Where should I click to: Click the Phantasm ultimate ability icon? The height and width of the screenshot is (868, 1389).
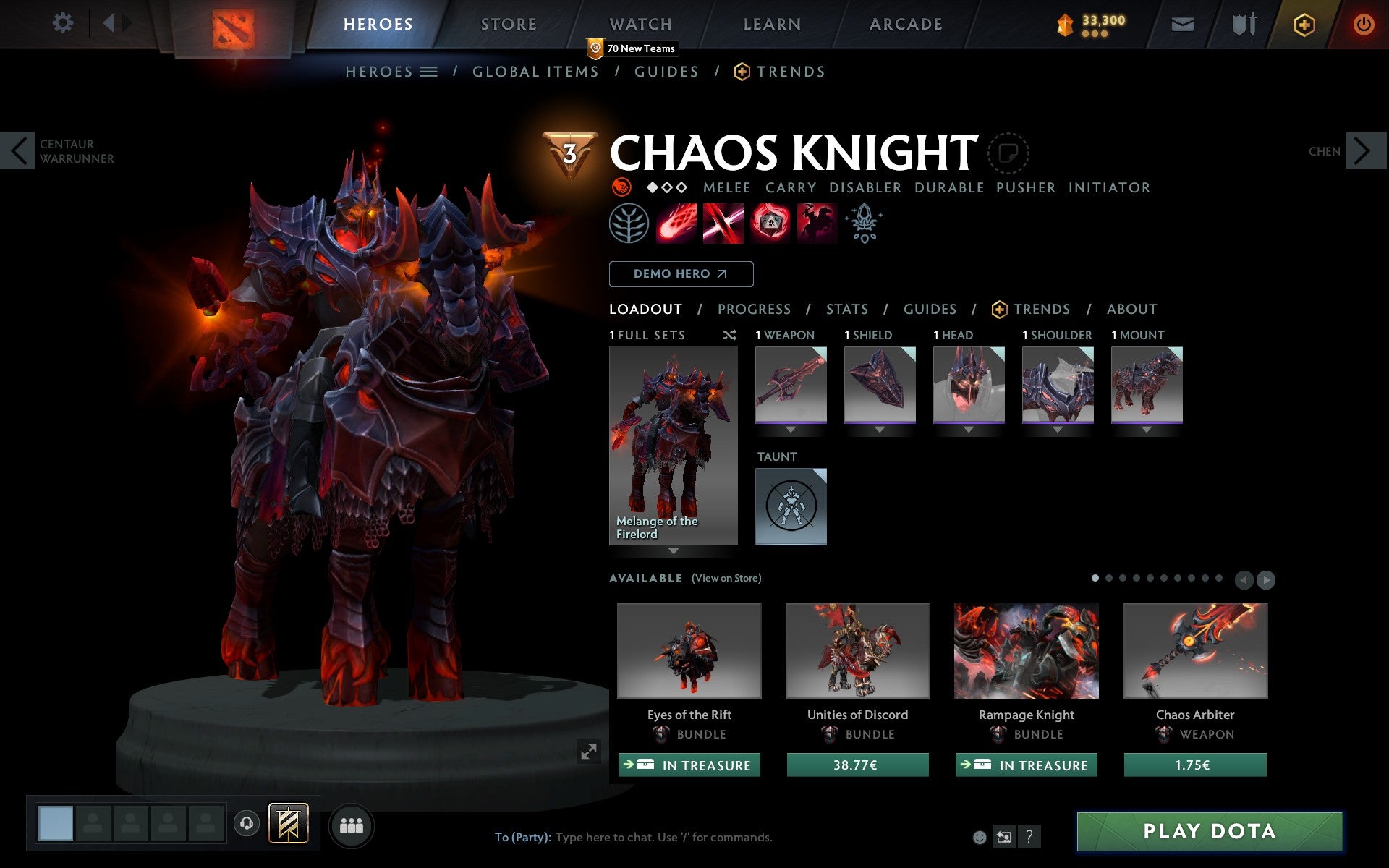[817, 224]
